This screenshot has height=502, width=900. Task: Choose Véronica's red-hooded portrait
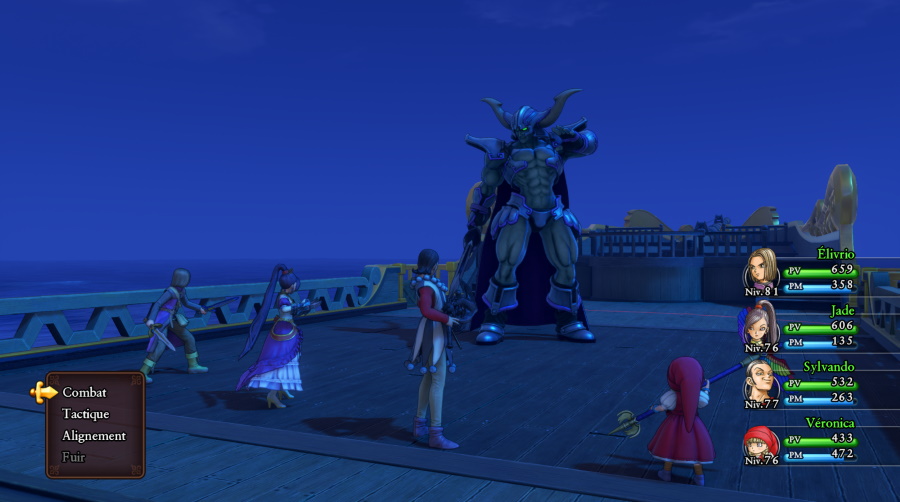(x=761, y=441)
